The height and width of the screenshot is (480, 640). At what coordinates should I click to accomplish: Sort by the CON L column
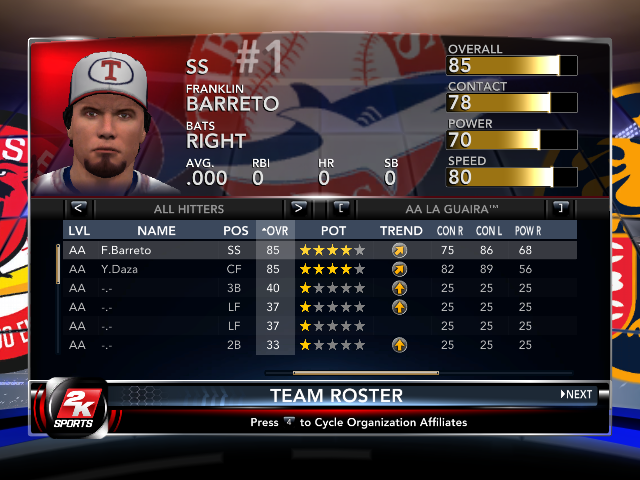491,231
